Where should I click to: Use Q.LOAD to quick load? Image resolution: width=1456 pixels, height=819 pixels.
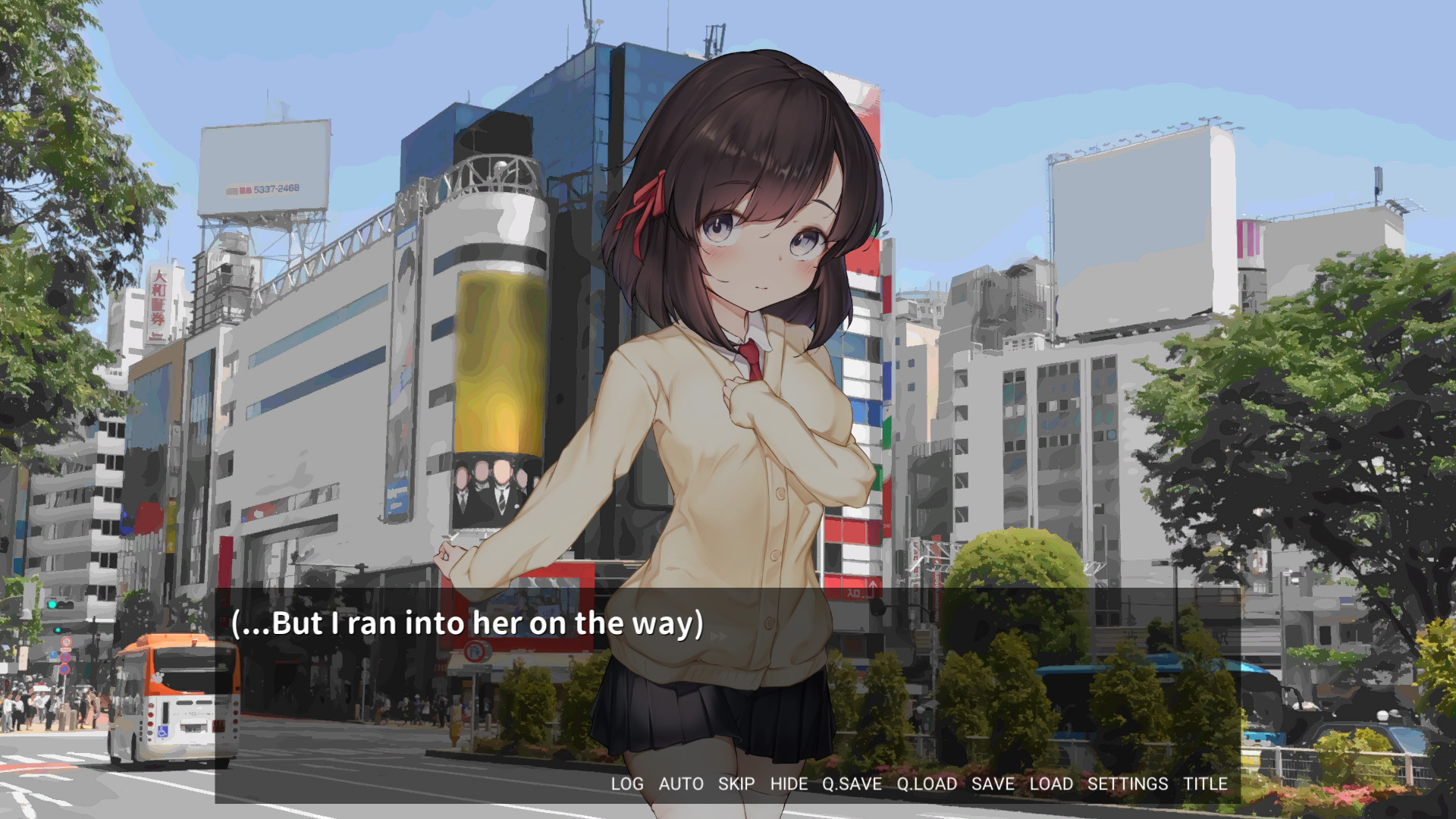(x=927, y=784)
